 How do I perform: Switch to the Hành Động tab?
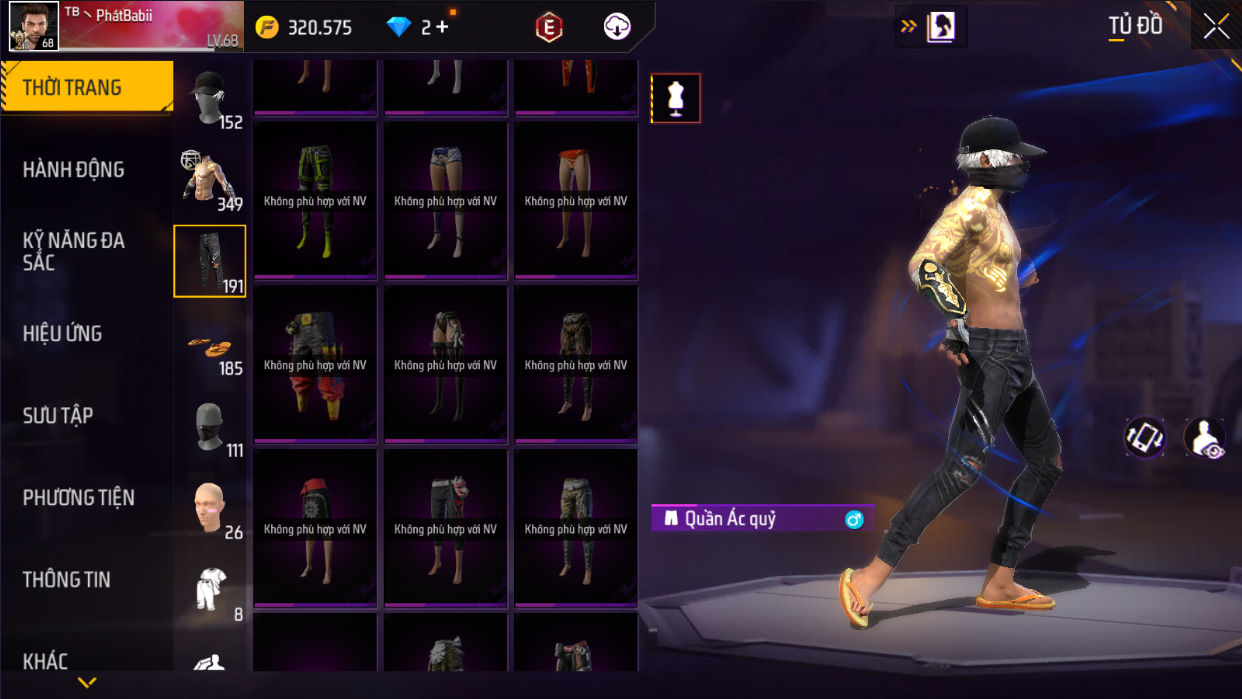tap(74, 170)
